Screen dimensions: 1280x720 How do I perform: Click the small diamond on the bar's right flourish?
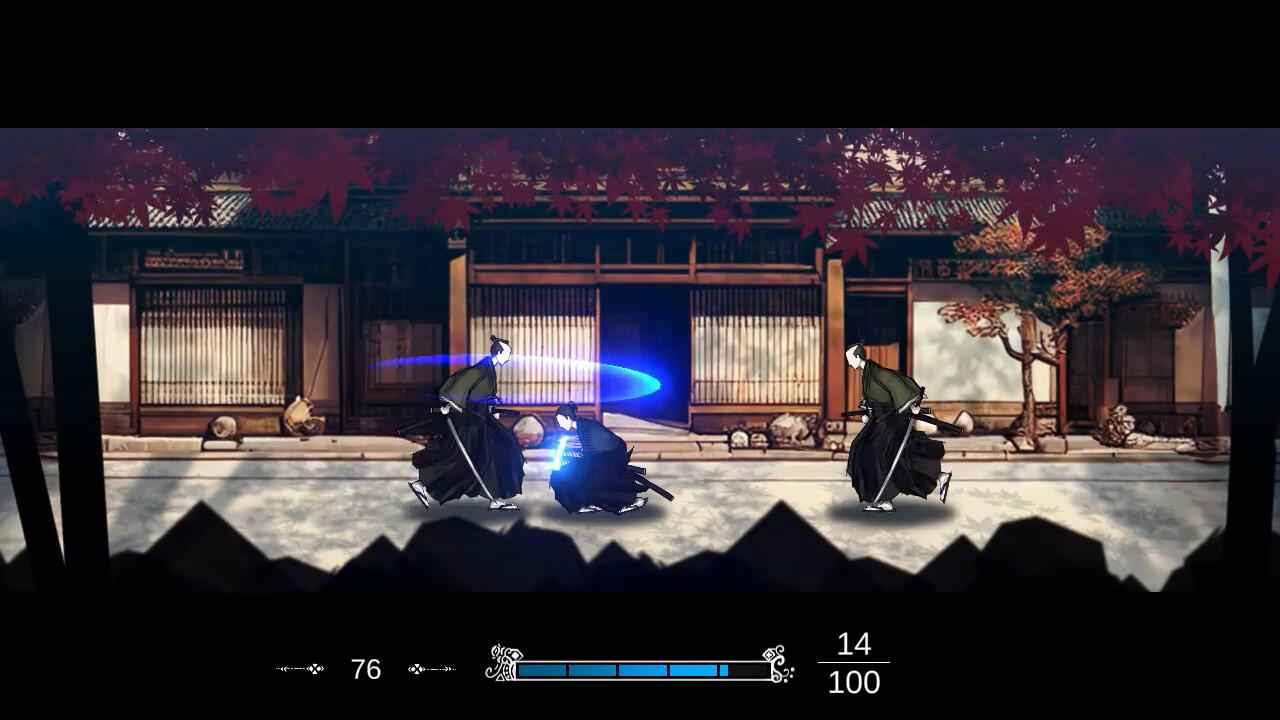tap(767, 653)
